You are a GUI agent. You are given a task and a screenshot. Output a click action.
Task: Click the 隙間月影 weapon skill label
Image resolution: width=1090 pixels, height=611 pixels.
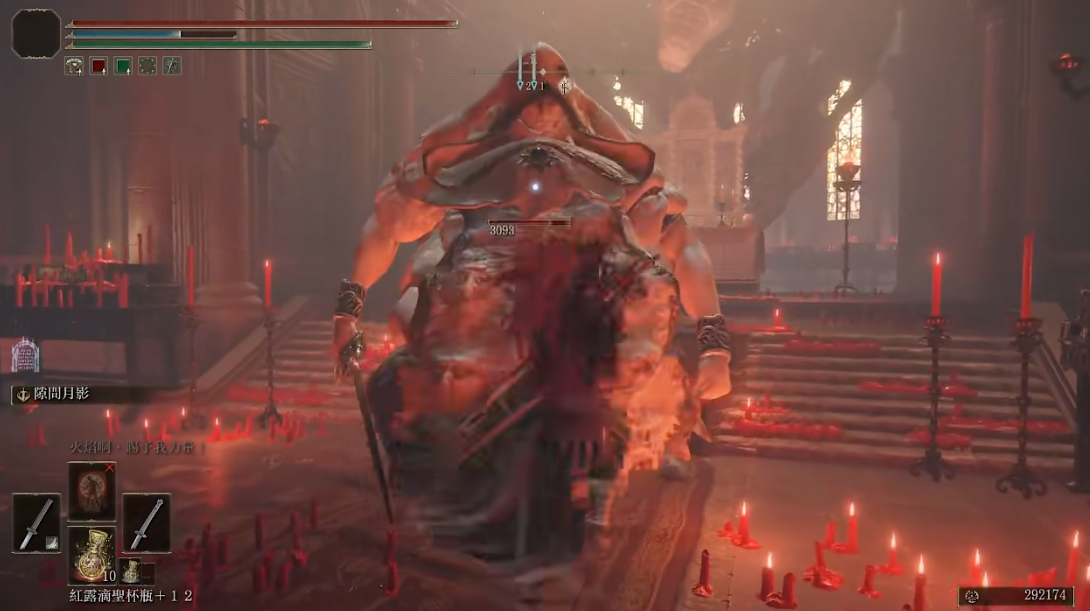[62, 394]
